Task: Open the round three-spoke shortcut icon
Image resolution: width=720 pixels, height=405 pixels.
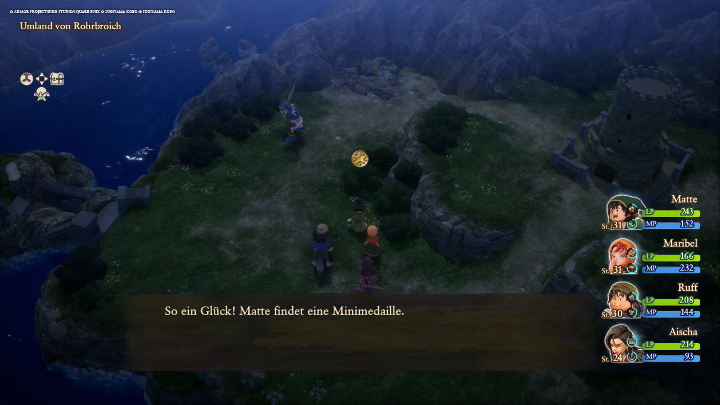Action: coord(27,78)
